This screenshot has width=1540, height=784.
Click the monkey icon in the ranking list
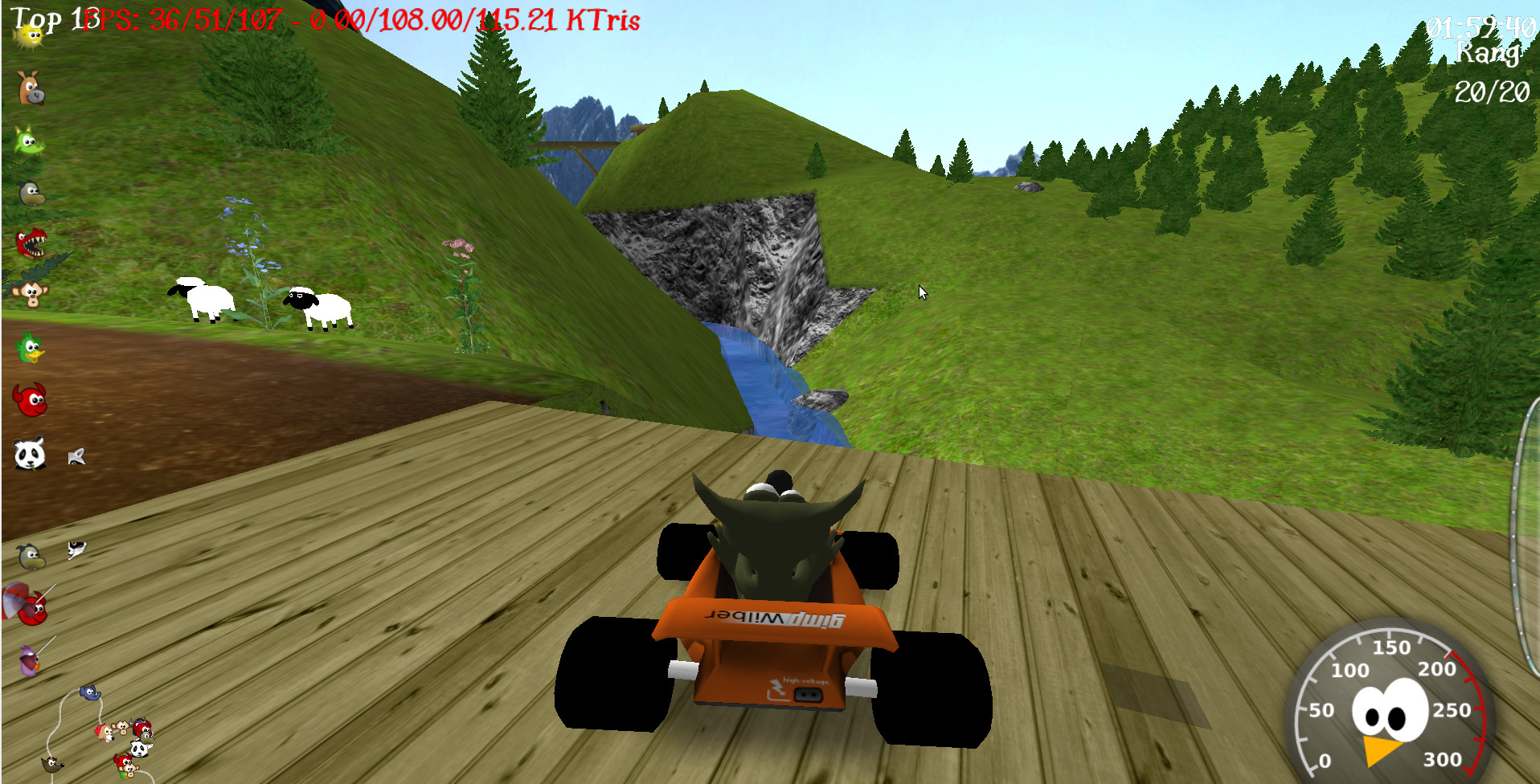[31, 295]
